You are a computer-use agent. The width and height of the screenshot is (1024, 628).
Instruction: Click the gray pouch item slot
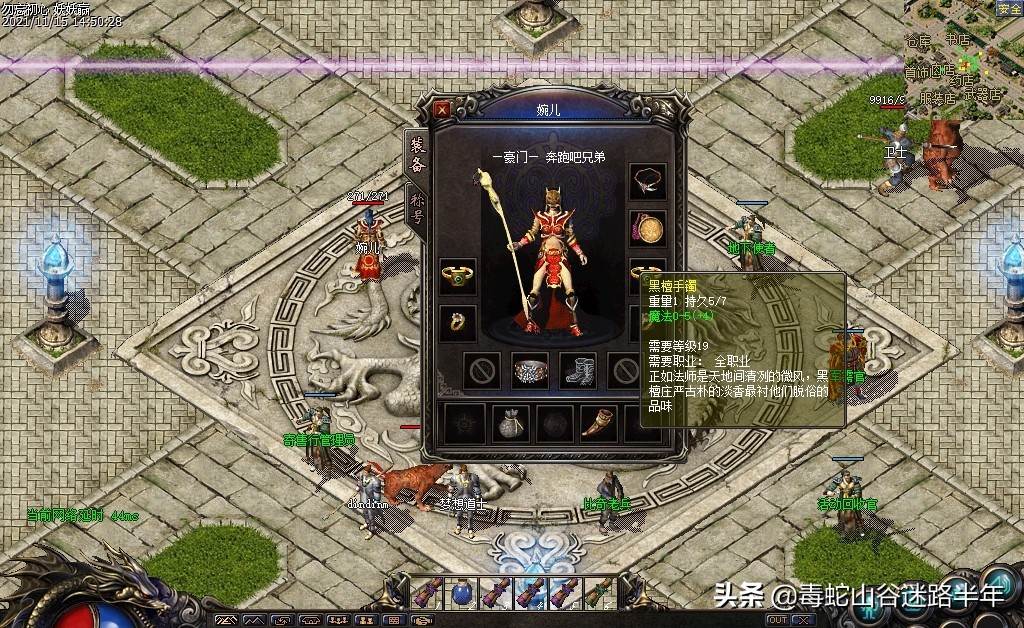[510, 423]
